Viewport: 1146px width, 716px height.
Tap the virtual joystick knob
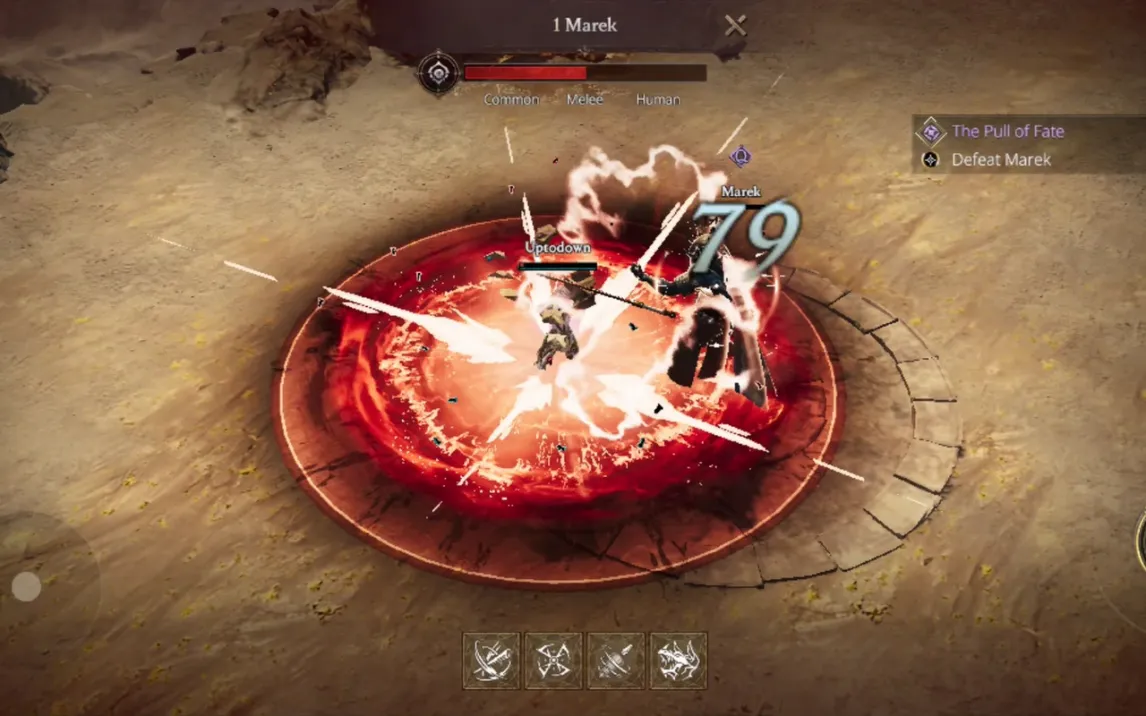[x=27, y=587]
